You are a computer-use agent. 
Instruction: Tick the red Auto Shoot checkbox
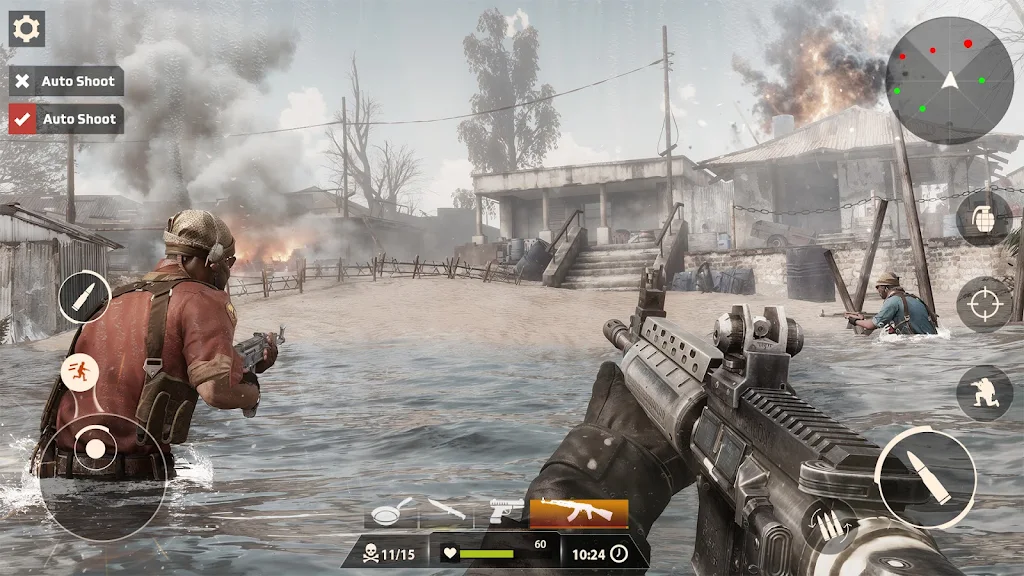pyautogui.click(x=23, y=119)
